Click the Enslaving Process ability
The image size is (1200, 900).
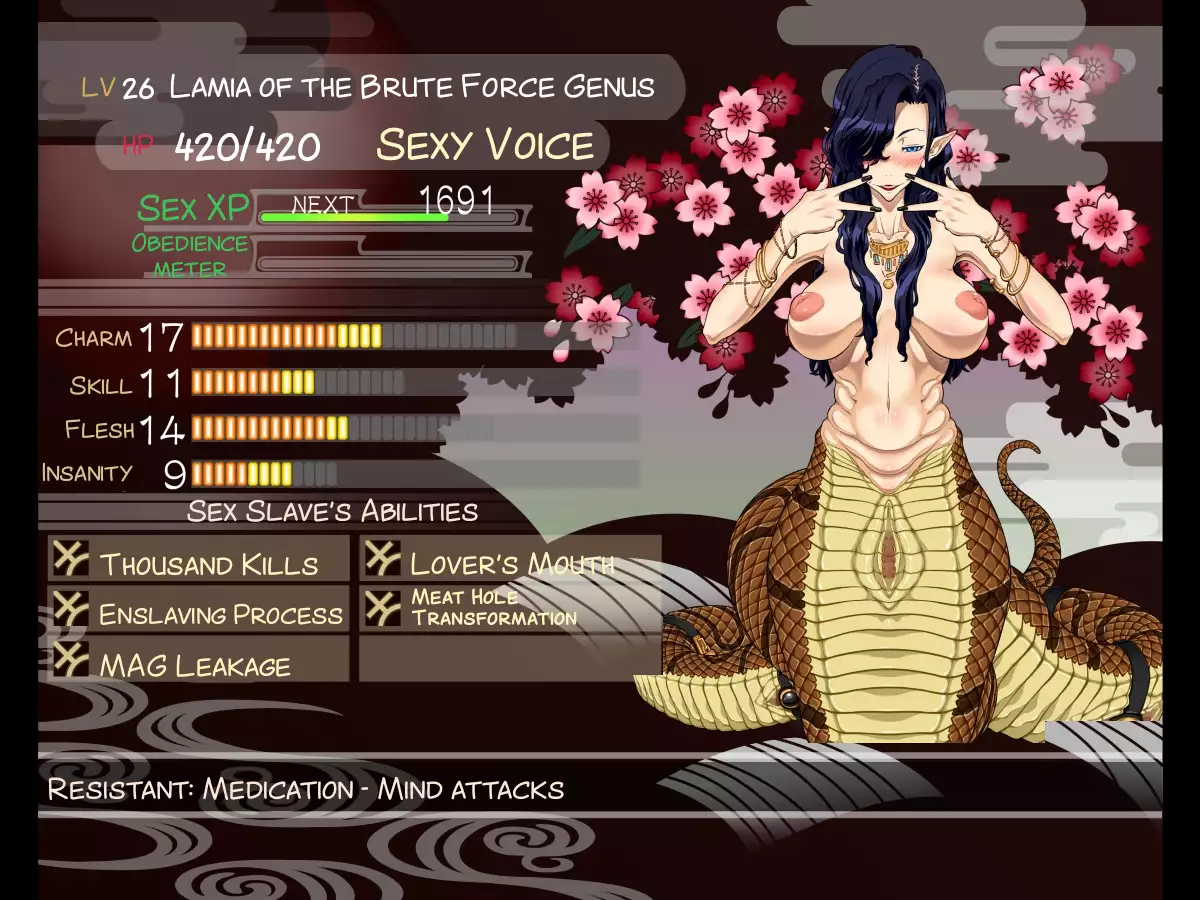tap(200, 611)
